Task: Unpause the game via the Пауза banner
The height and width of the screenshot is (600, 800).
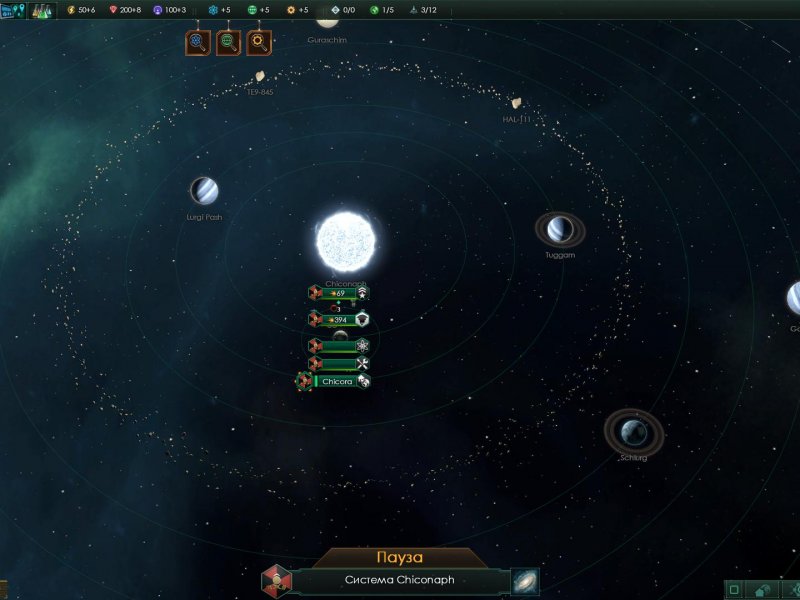Action: tap(400, 557)
